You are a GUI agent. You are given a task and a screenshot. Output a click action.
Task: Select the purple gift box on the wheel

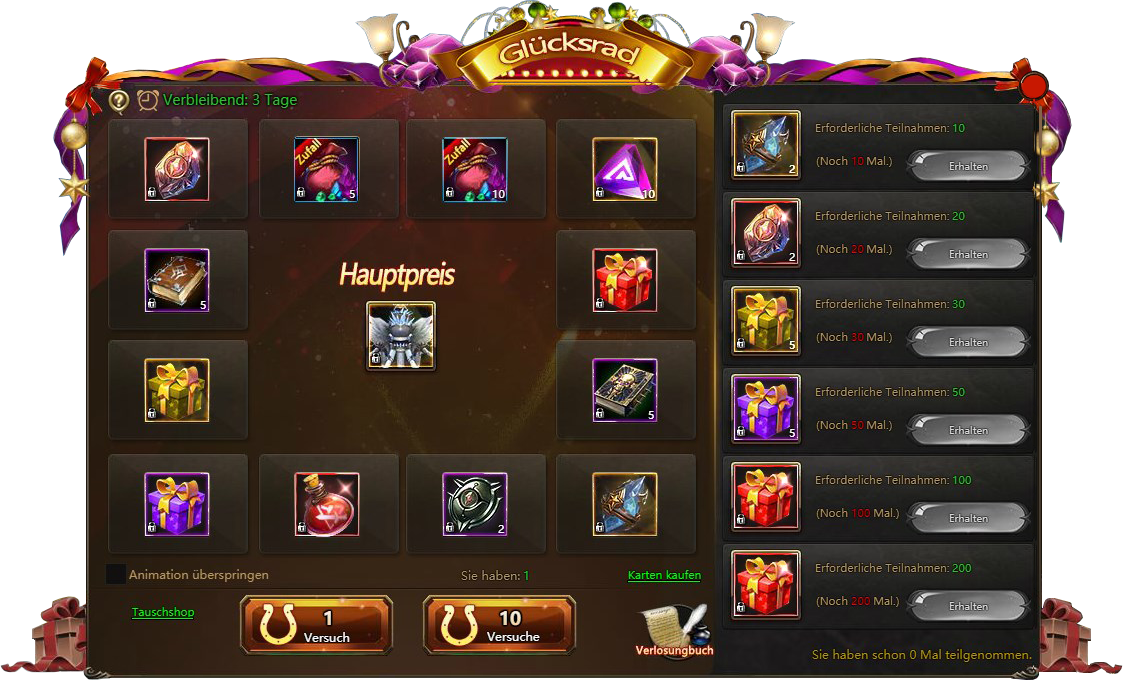pyautogui.click(x=177, y=504)
